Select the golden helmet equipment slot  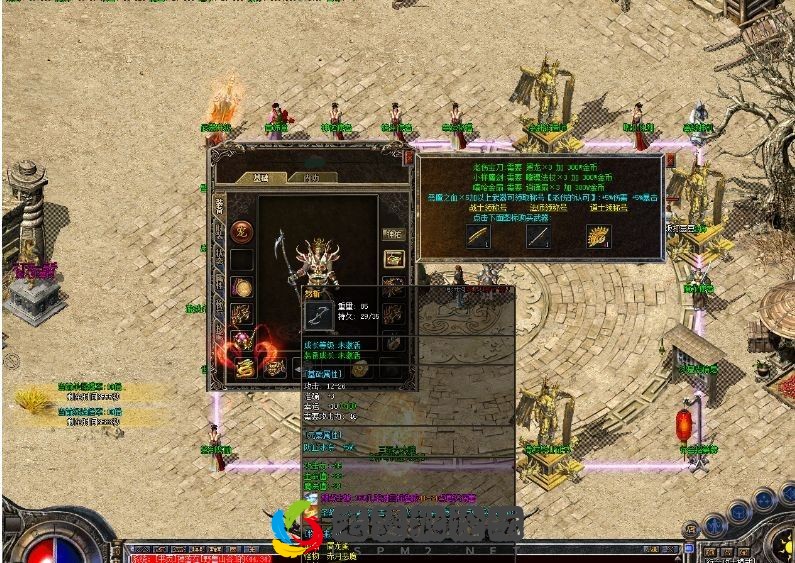click(394, 258)
